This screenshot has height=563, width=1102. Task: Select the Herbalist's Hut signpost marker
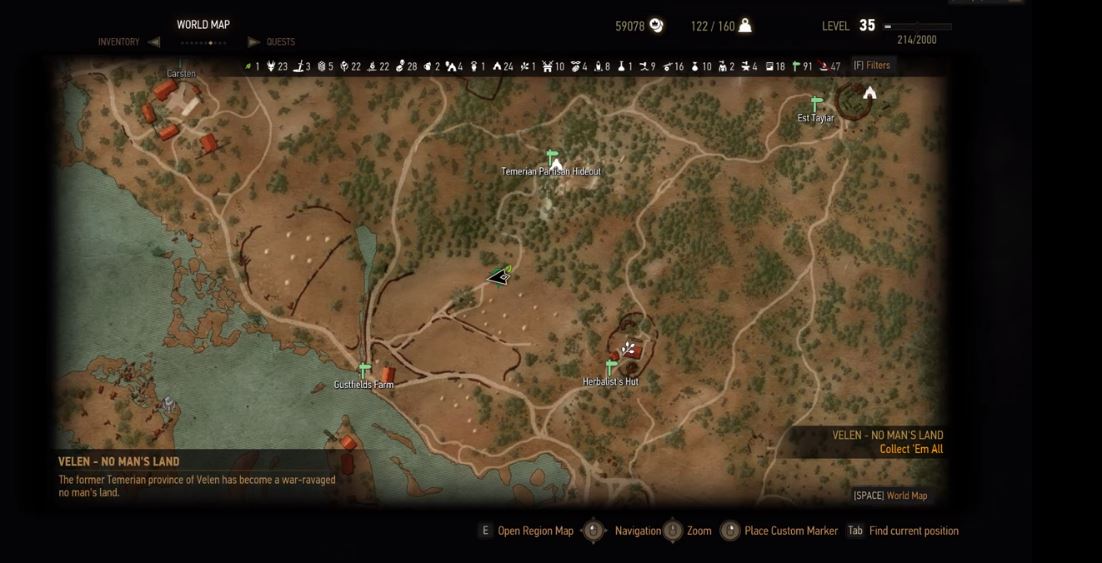tap(610, 368)
